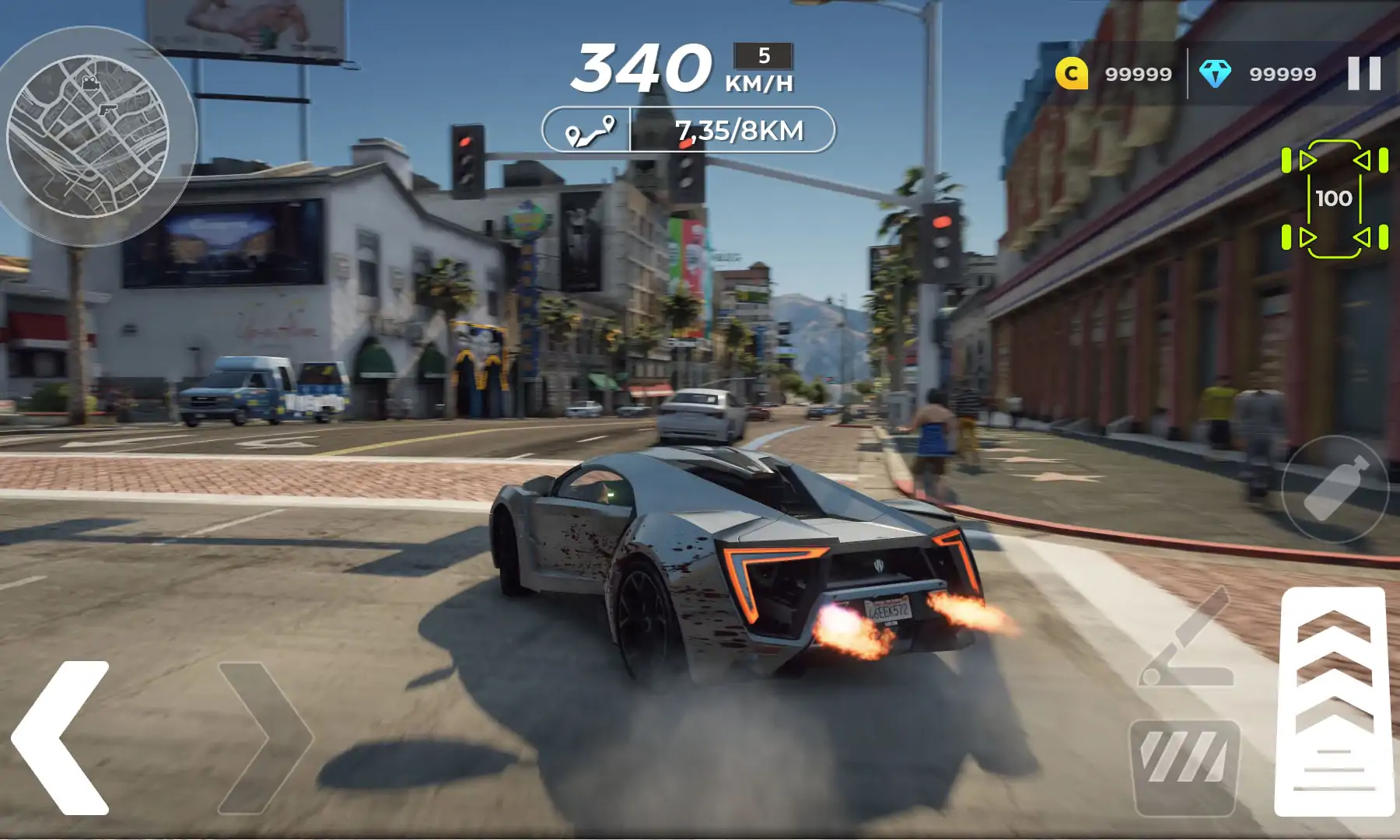Viewport: 1400px width, 840px height.
Task: Hit the accelerator pedal
Action: click(x=1334, y=702)
